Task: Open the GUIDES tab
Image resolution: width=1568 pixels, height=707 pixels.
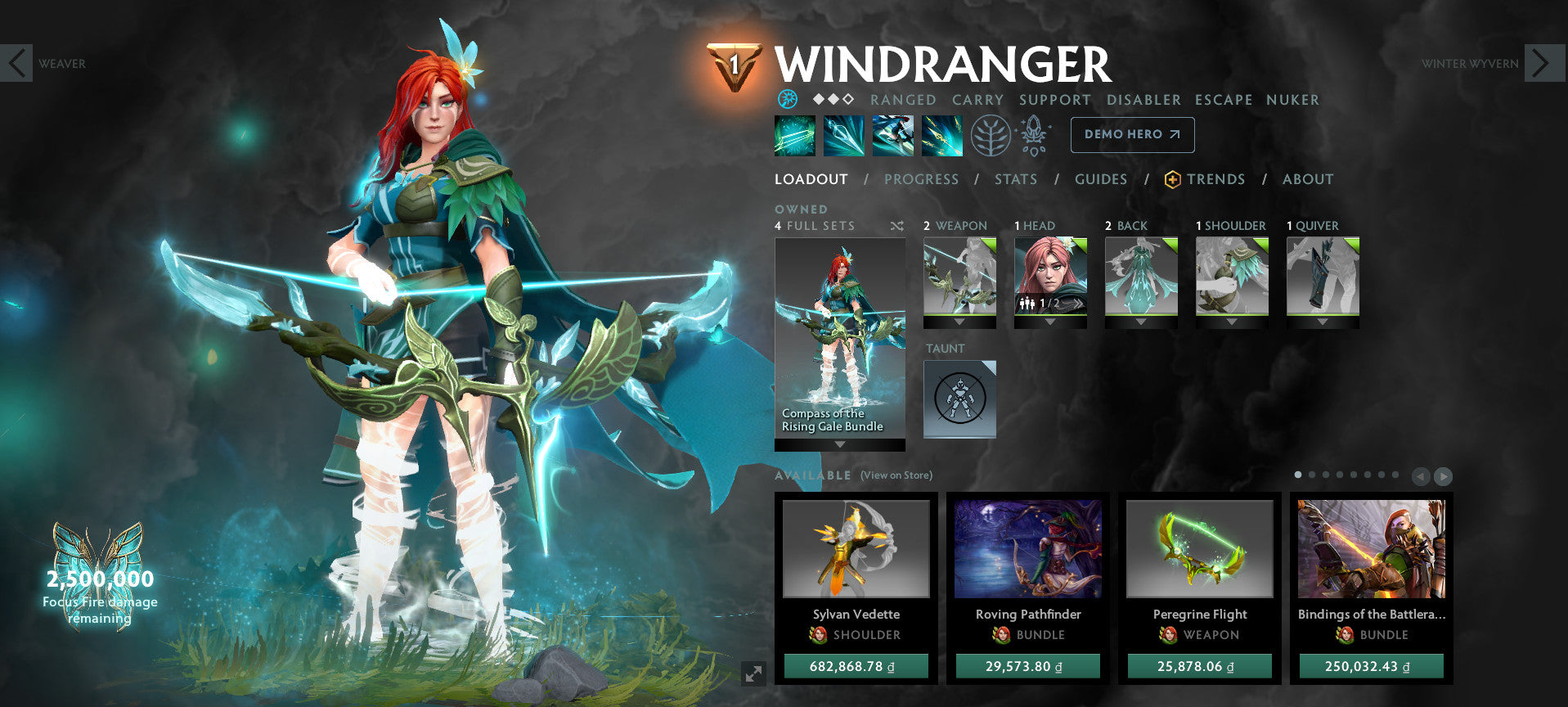Action: point(1101,179)
